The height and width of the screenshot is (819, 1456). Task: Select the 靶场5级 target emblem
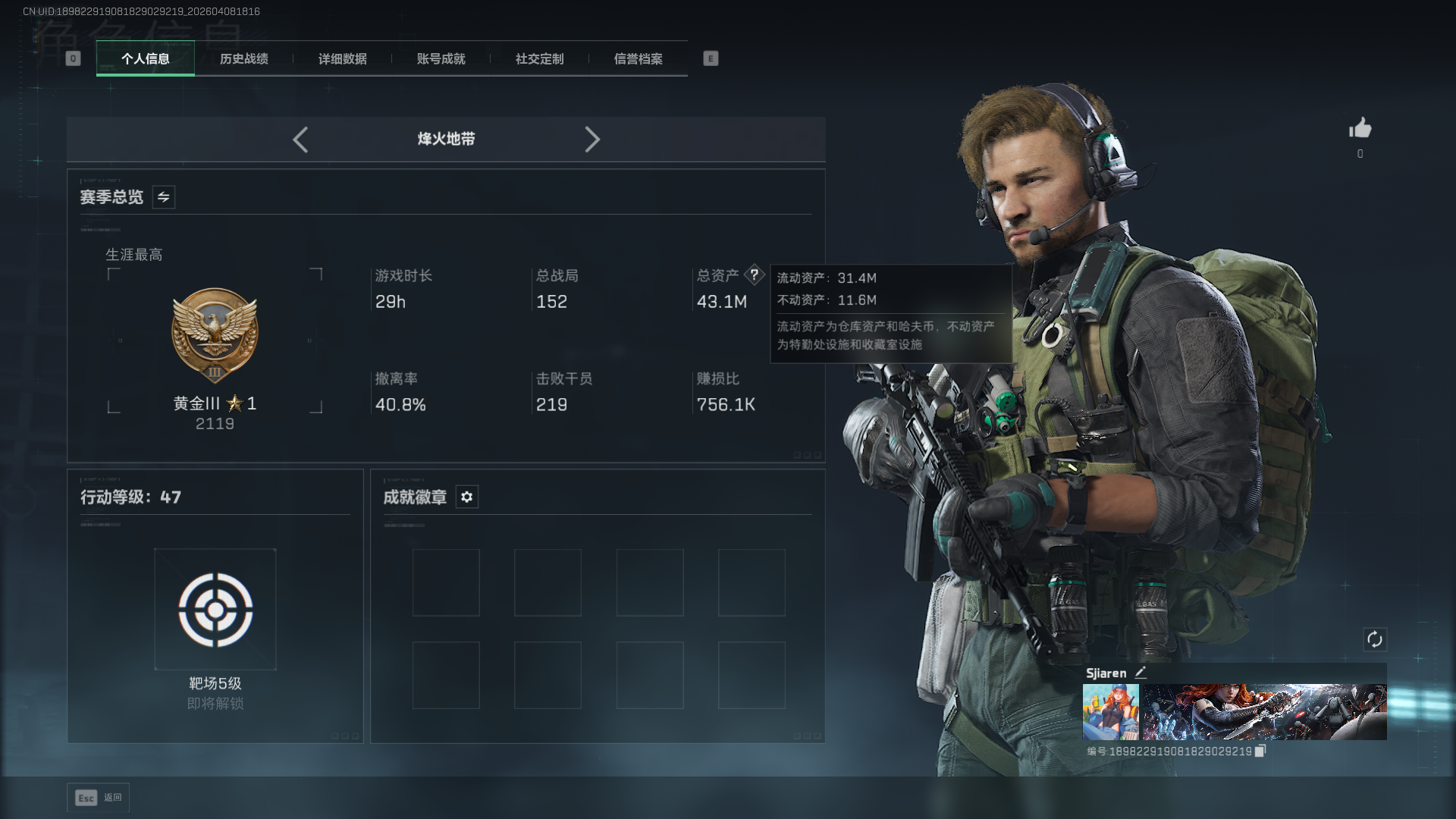215,610
